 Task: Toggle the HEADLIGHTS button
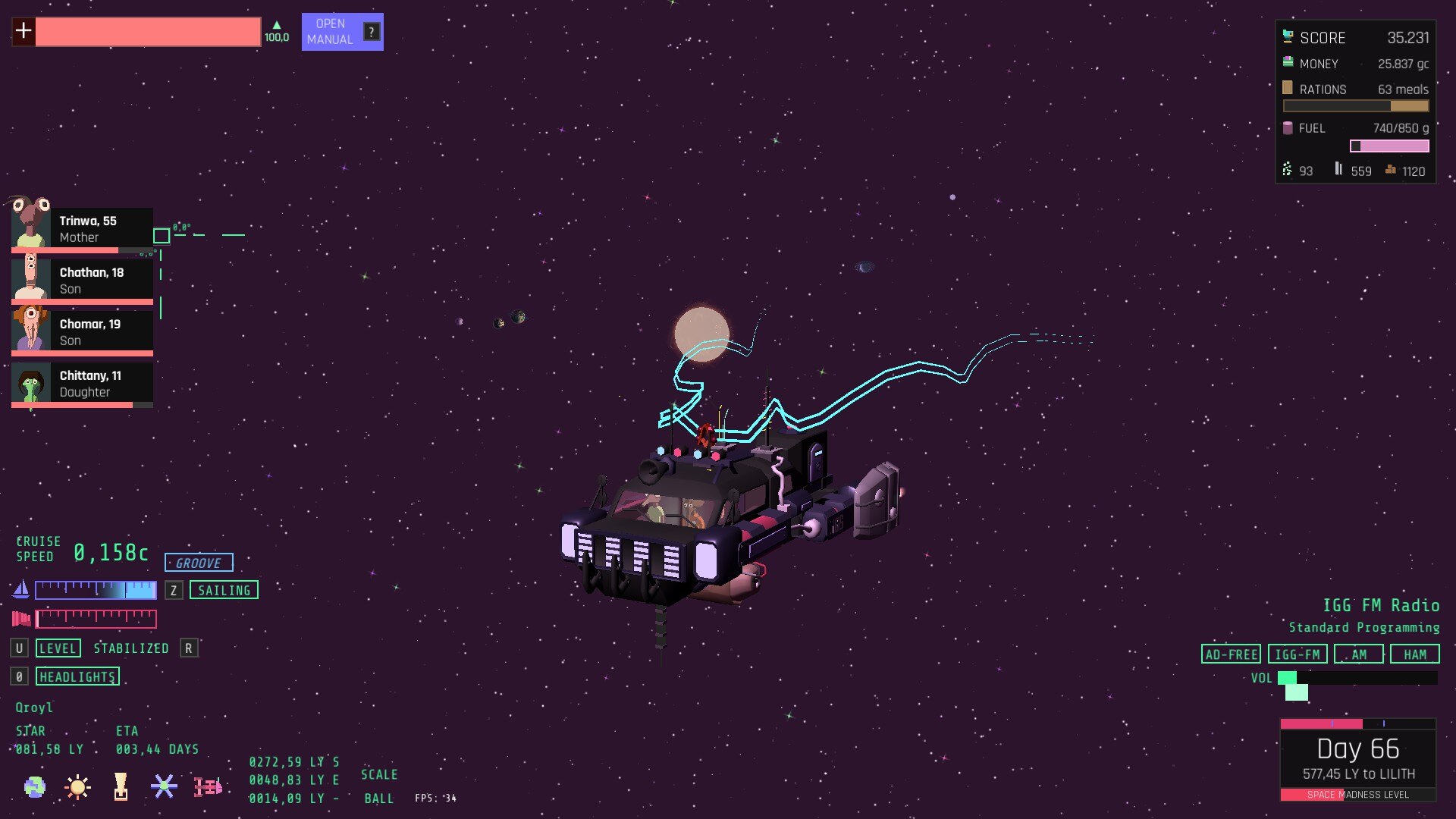click(x=77, y=676)
